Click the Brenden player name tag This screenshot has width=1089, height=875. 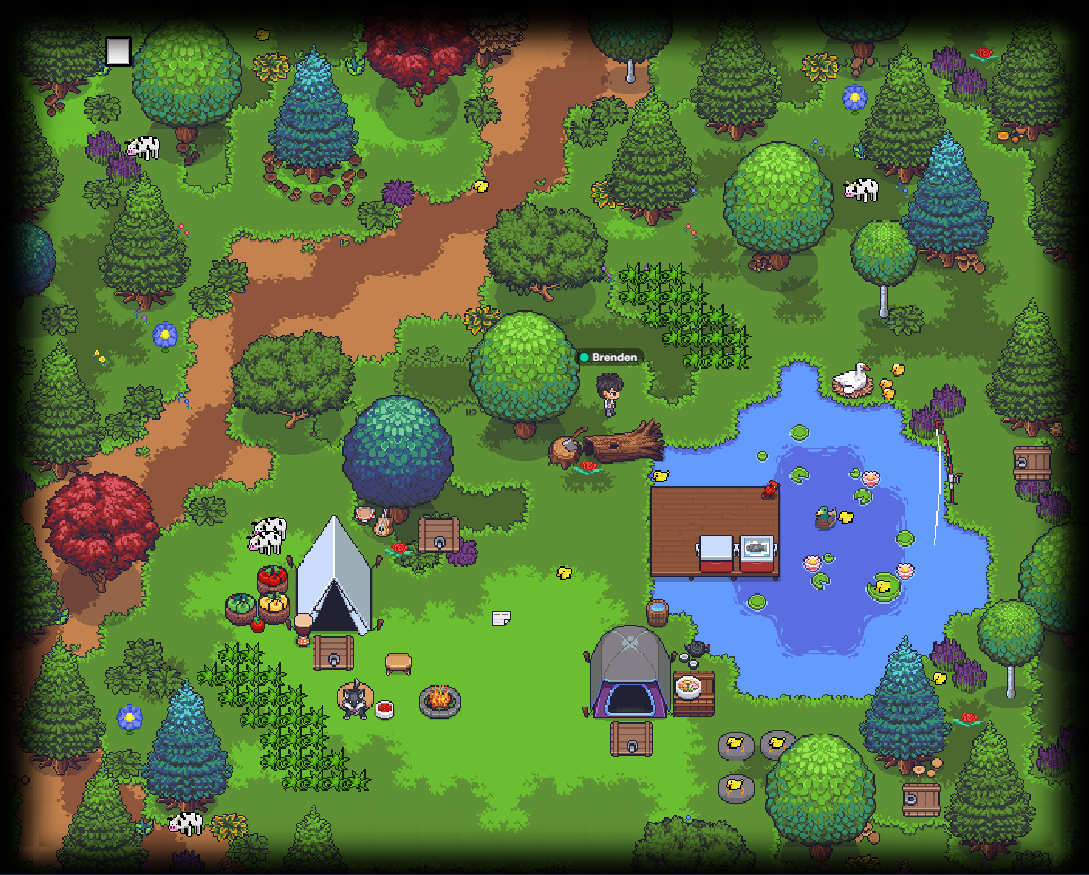[x=607, y=357]
